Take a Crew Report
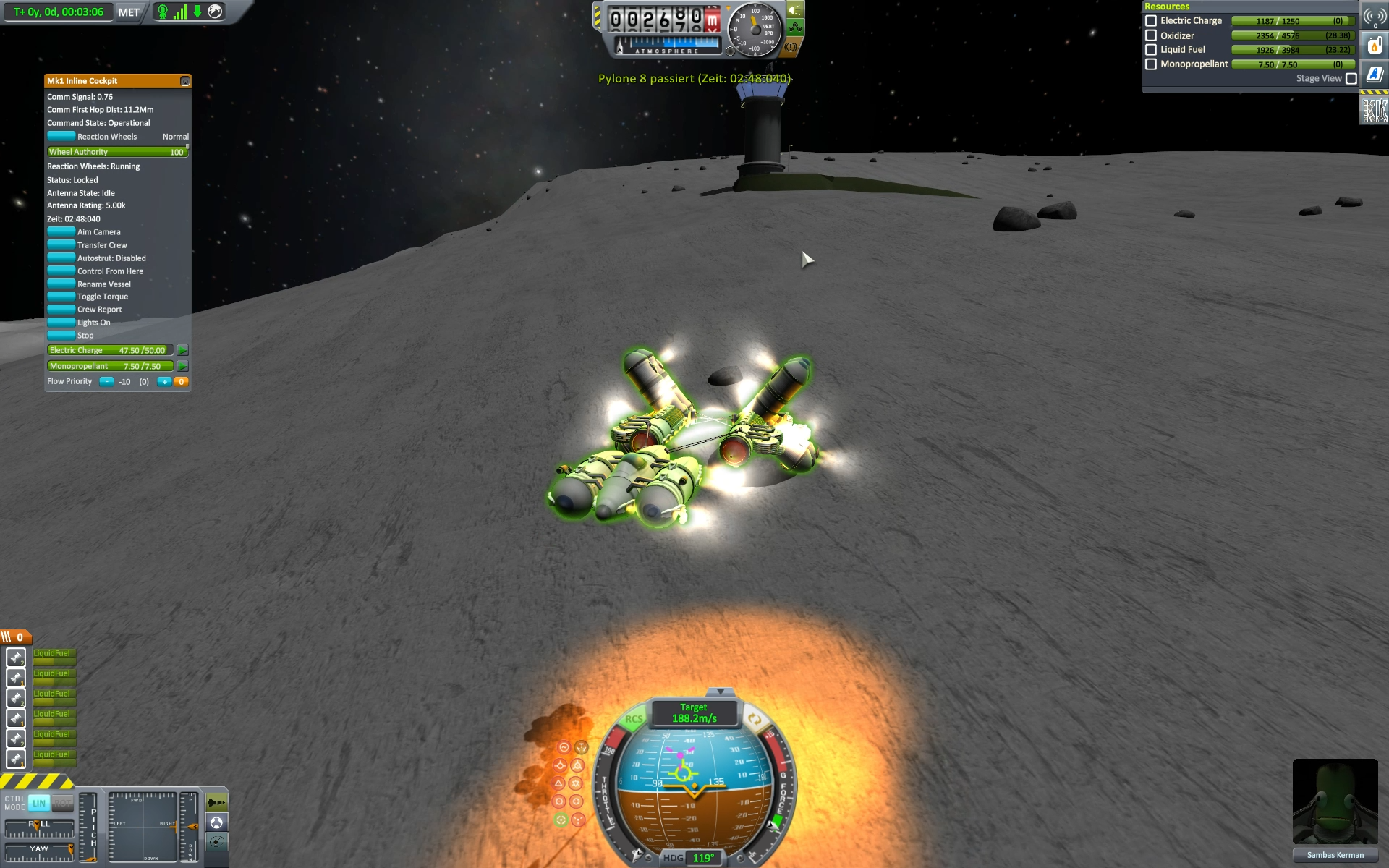The image size is (1389, 868). pyautogui.click(x=61, y=310)
